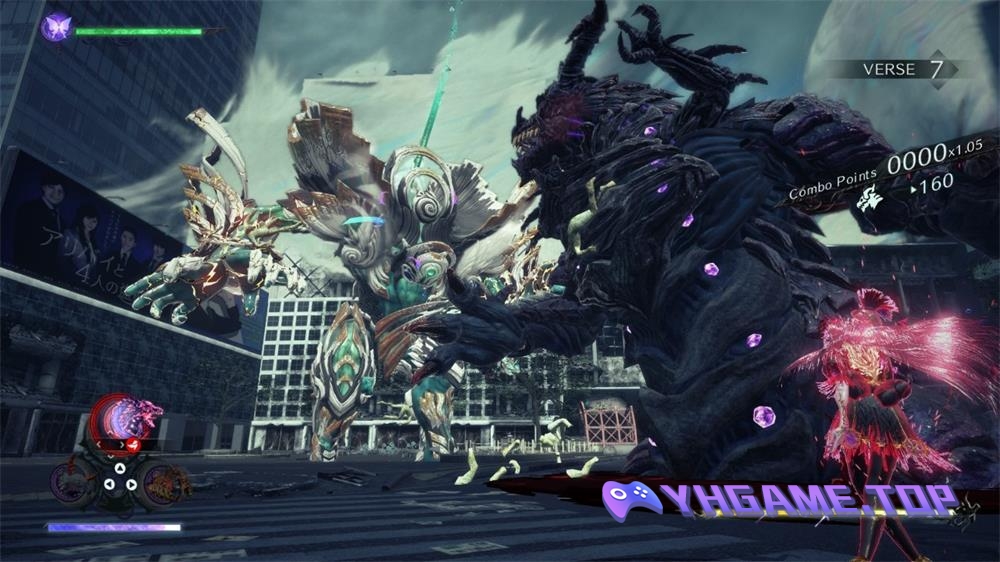
Task: Click the purple butterfly emblem icon
Action: click(56, 27)
